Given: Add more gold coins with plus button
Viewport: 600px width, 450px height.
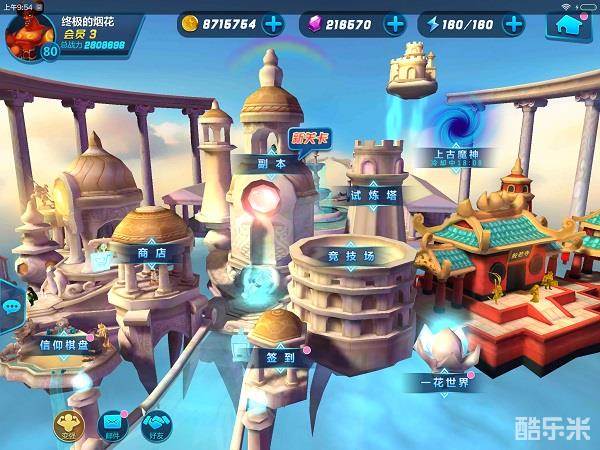Looking at the screenshot, I should 272,24.
